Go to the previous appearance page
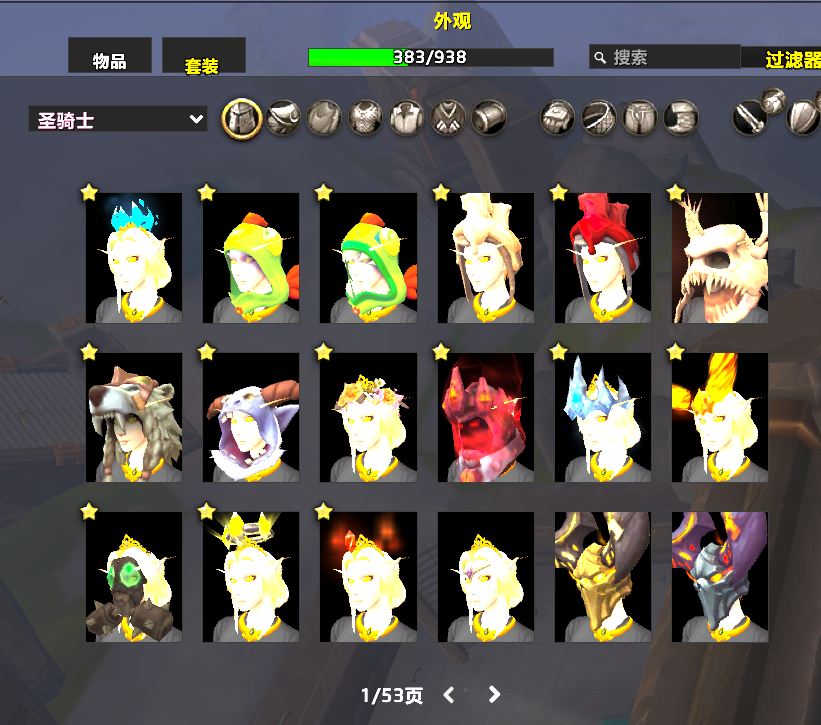This screenshot has height=725, width=821. [449, 694]
